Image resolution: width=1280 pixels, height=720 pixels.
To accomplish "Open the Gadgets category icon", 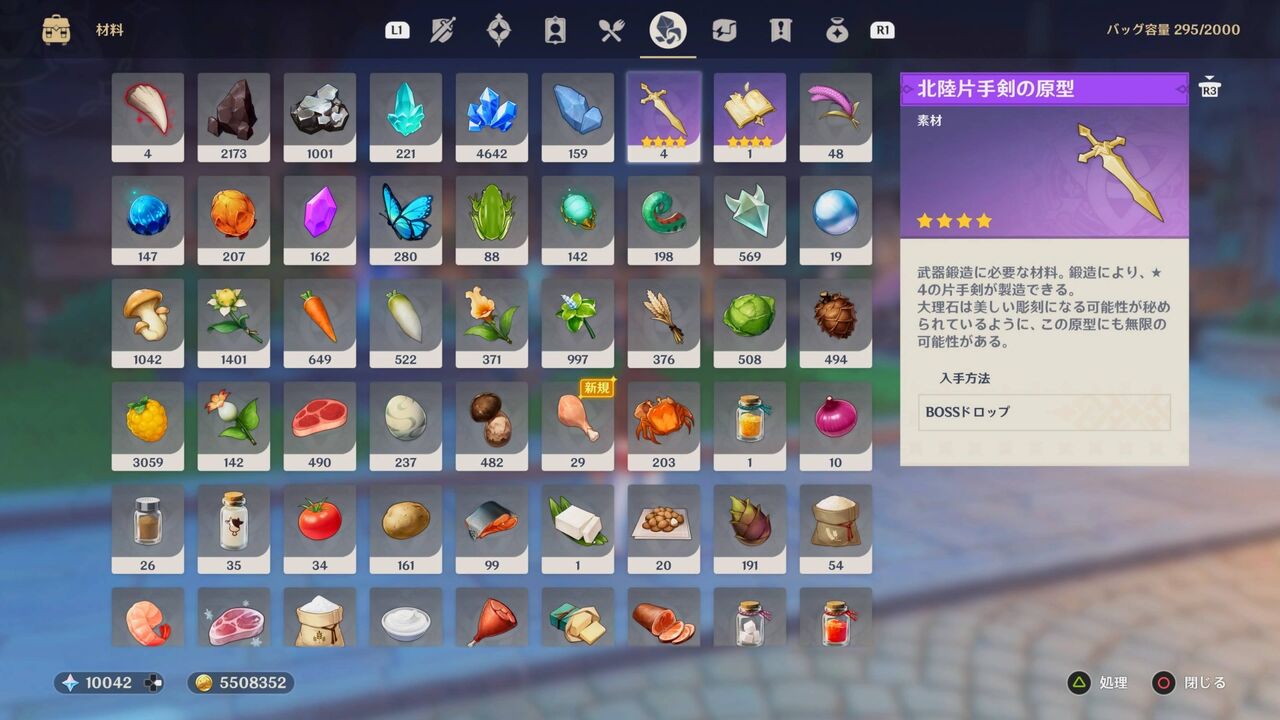I will click(x=723, y=30).
